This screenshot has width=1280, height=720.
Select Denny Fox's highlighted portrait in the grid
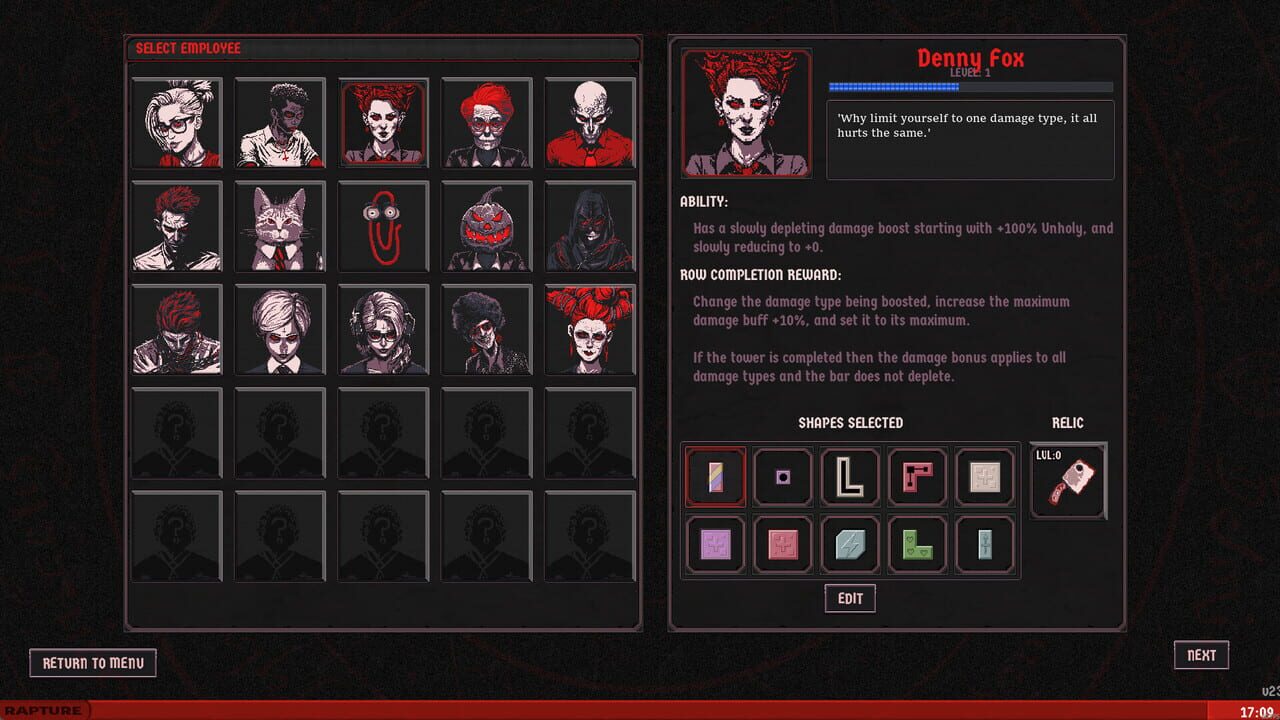coord(384,123)
